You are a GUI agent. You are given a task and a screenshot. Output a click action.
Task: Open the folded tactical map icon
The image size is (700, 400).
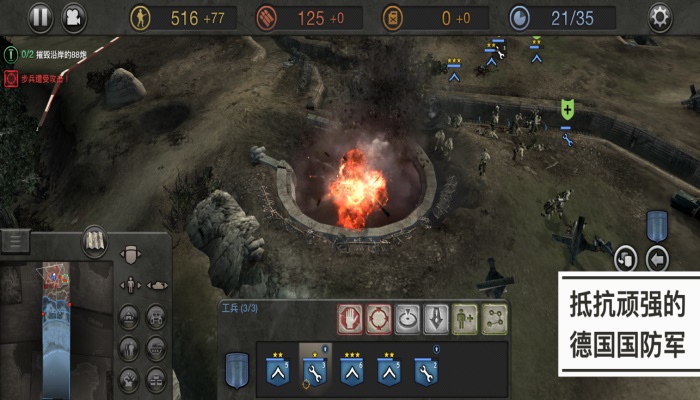click(x=95, y=241)
